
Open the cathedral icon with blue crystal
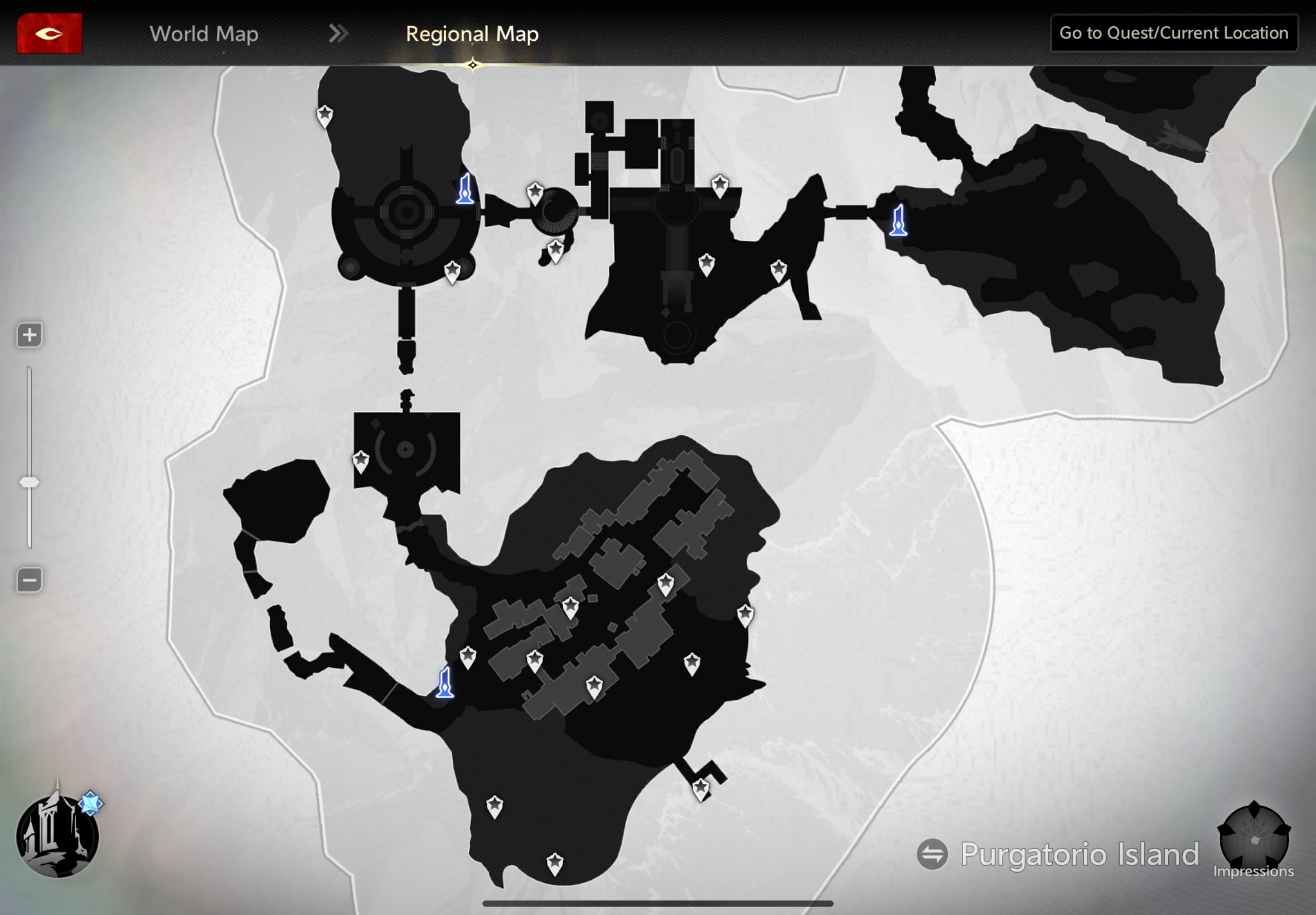click(x=57, y=834)
